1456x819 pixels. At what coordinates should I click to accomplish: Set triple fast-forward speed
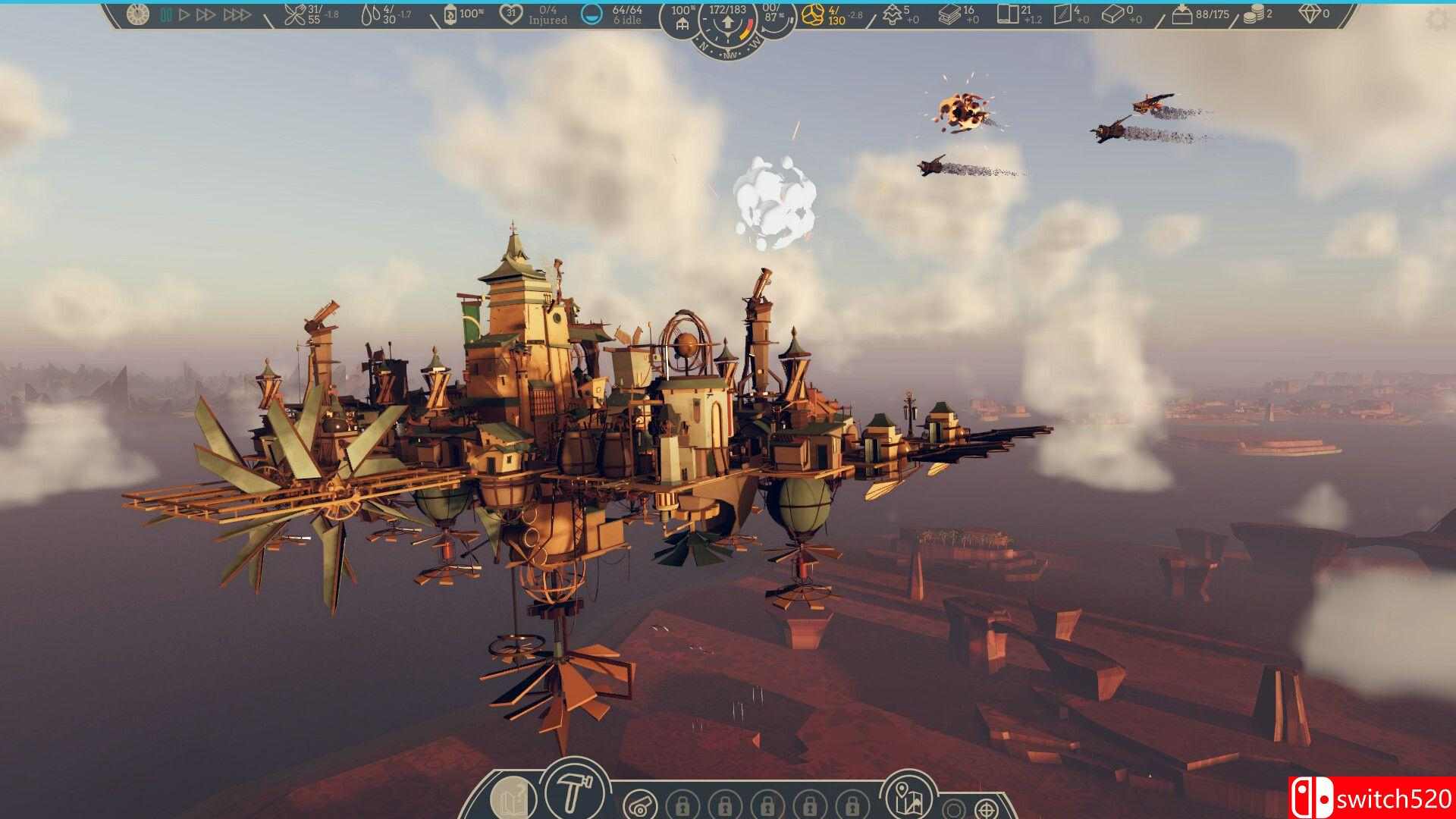click(237, 14)
